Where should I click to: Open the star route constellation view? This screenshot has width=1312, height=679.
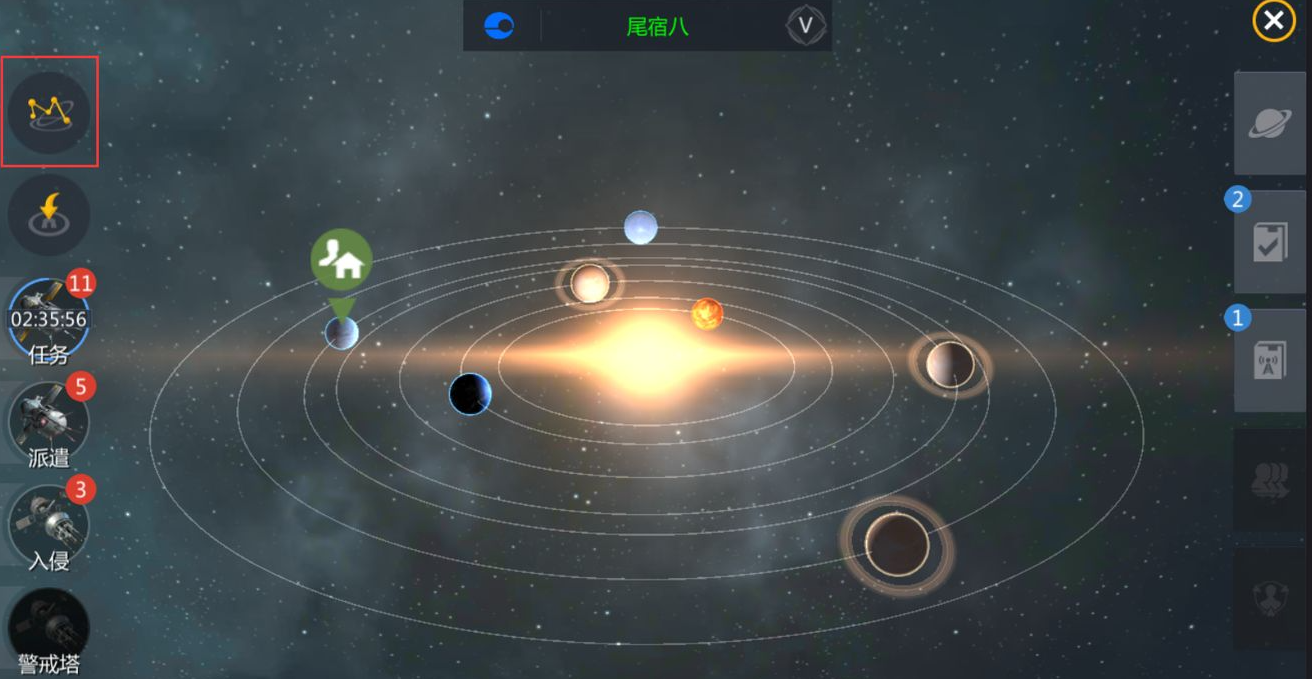point(49,112)
